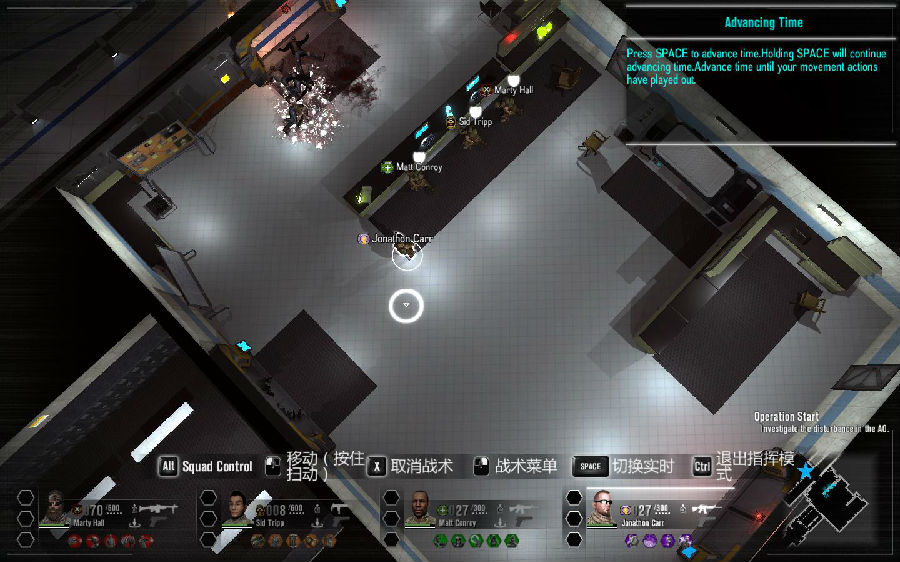Screen dimensions: 900x562
Task: Click Sid Tripp's pistol weapon icon
Action: [340, 510]
